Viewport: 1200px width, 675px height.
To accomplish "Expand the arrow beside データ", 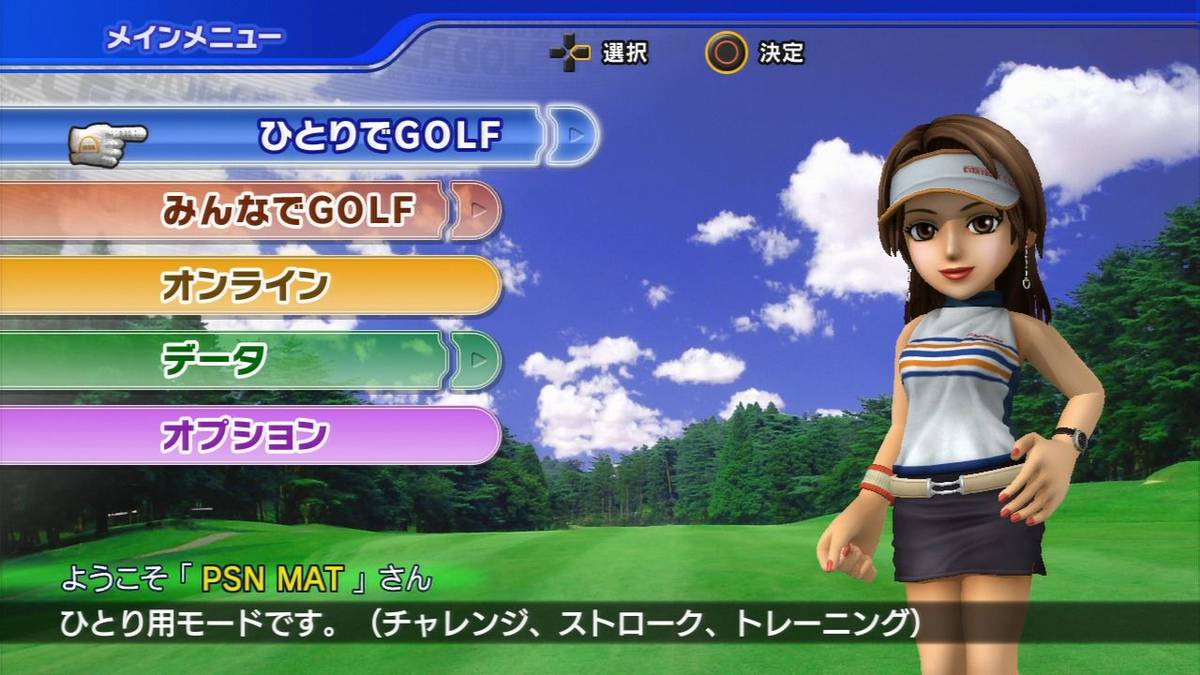I will [x=477, y=360].
